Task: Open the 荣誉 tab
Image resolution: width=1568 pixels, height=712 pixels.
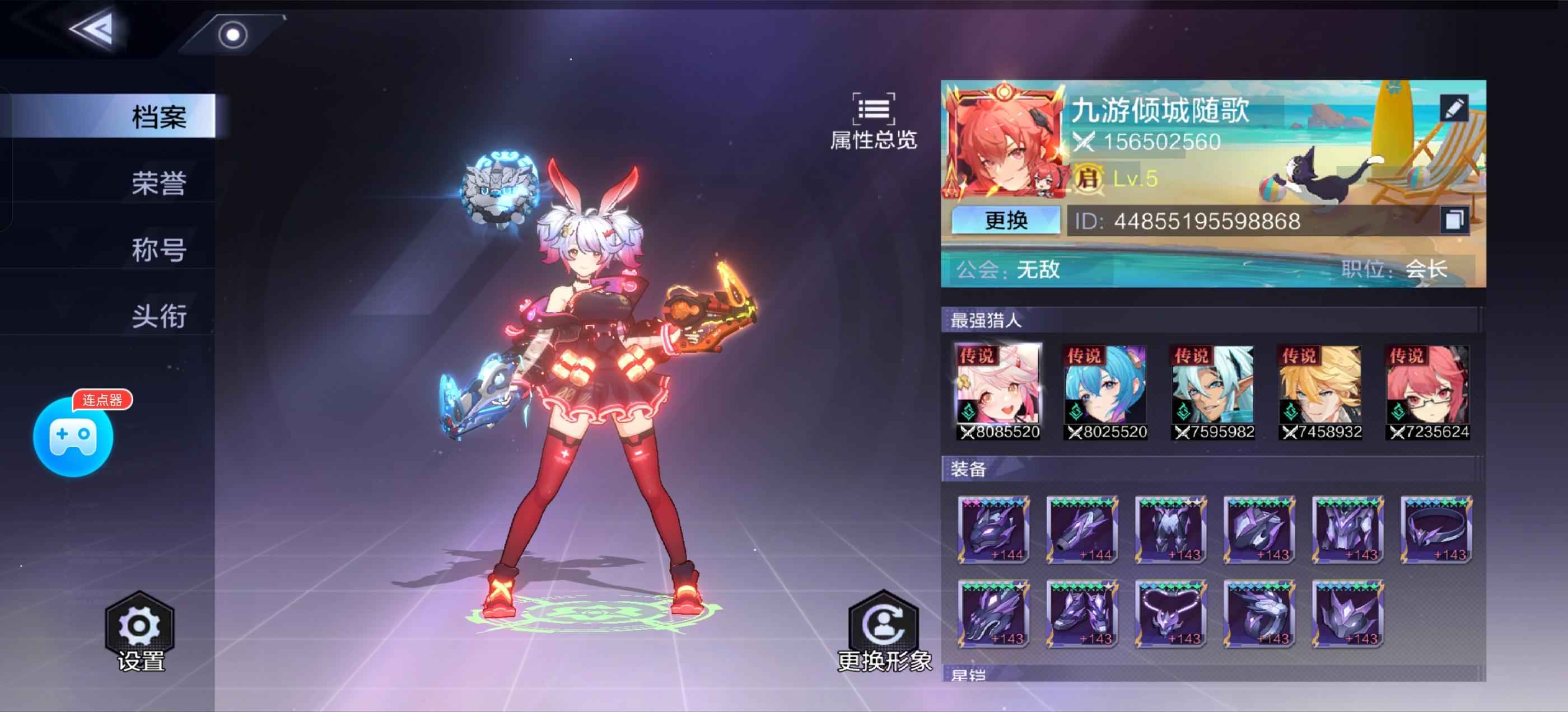Action: (x=158, y=183)
